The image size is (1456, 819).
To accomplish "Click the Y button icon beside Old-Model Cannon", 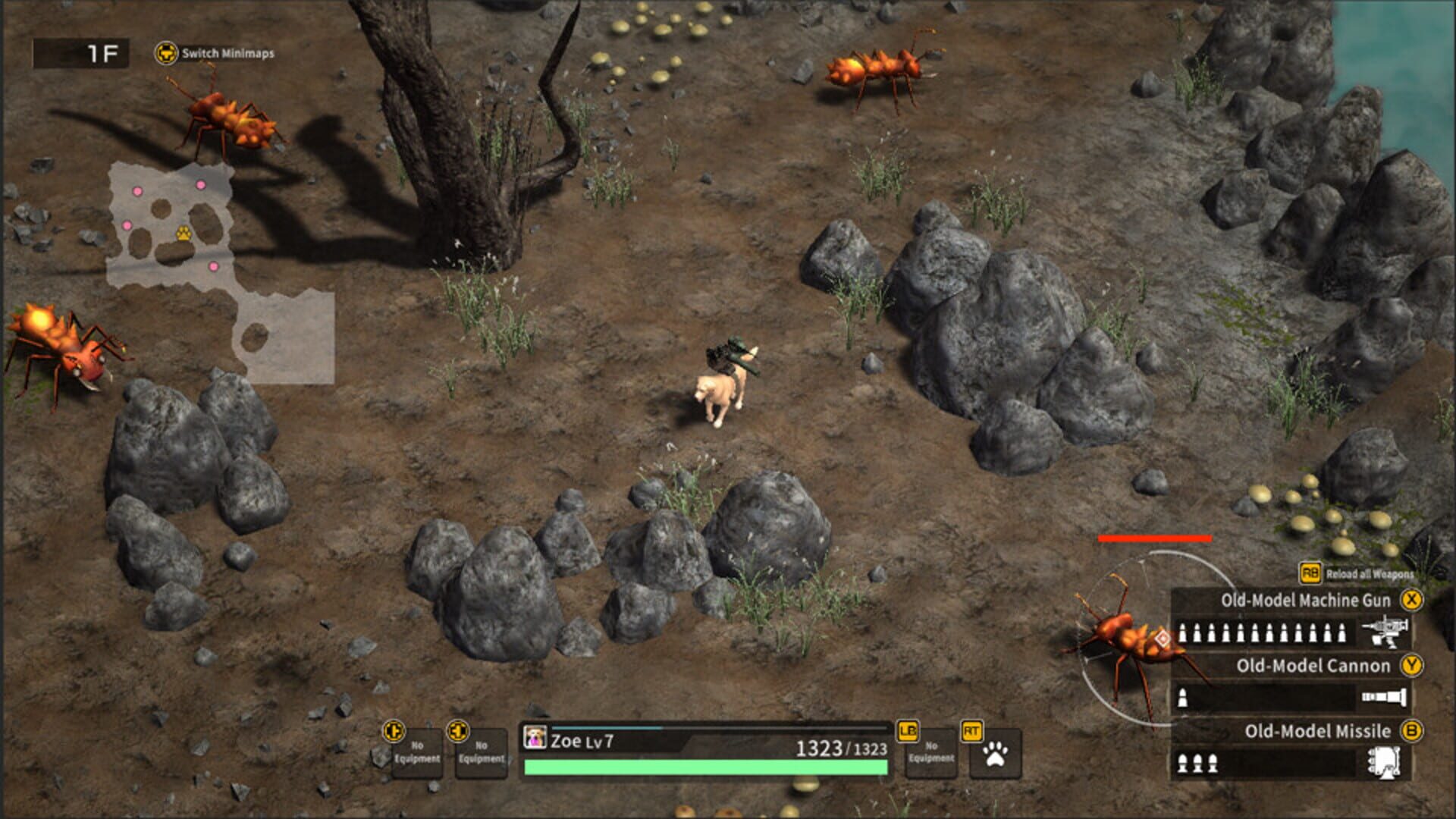I will tap(1413, 665).
